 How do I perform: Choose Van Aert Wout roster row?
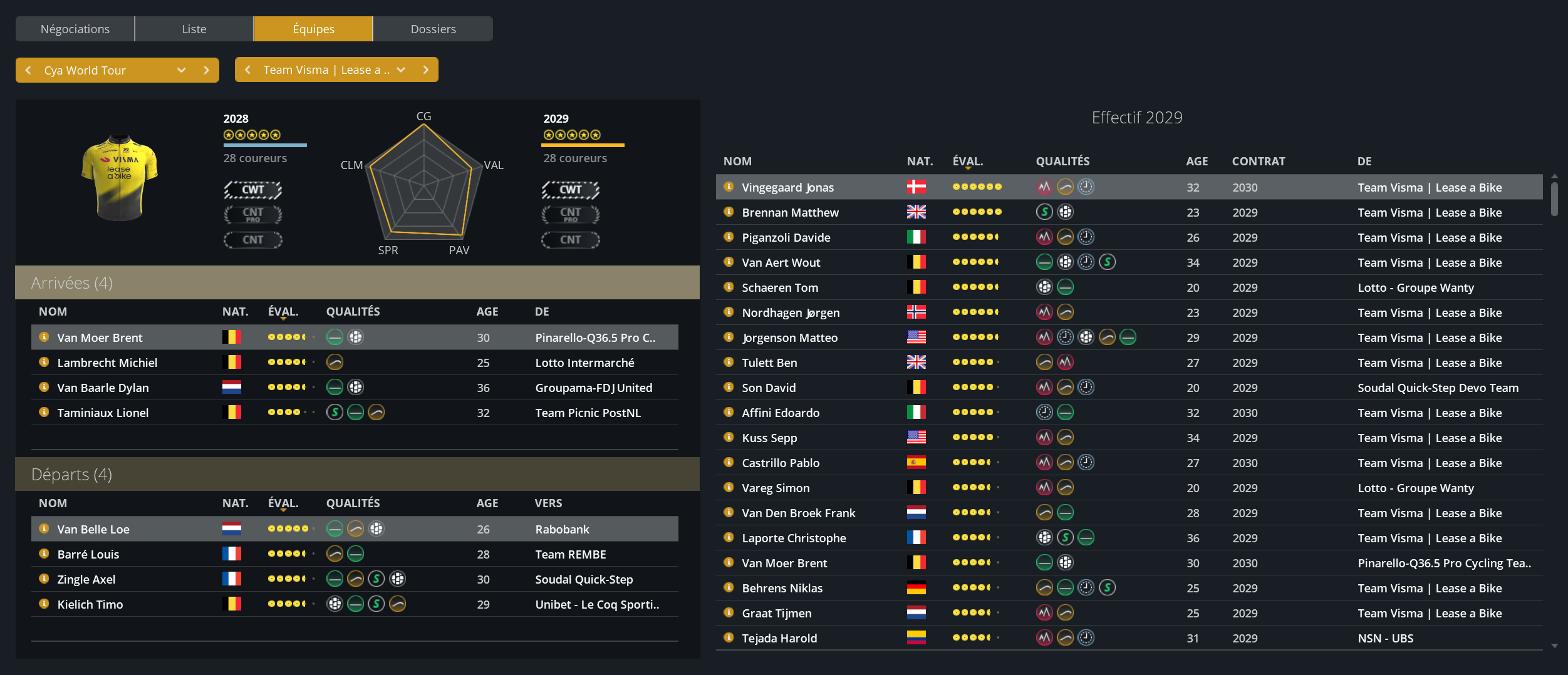[x=781, y=262]
